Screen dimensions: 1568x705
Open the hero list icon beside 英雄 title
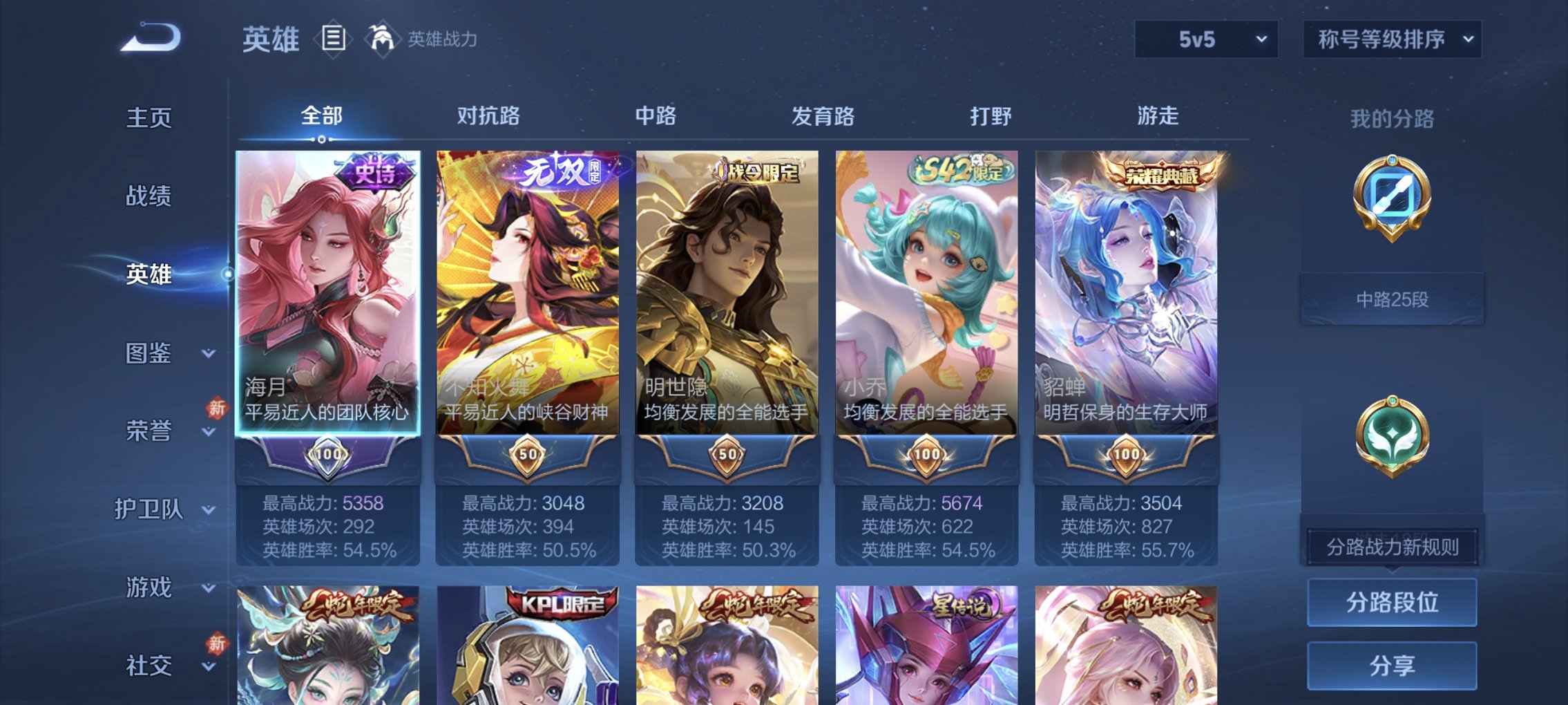point(332,39)
